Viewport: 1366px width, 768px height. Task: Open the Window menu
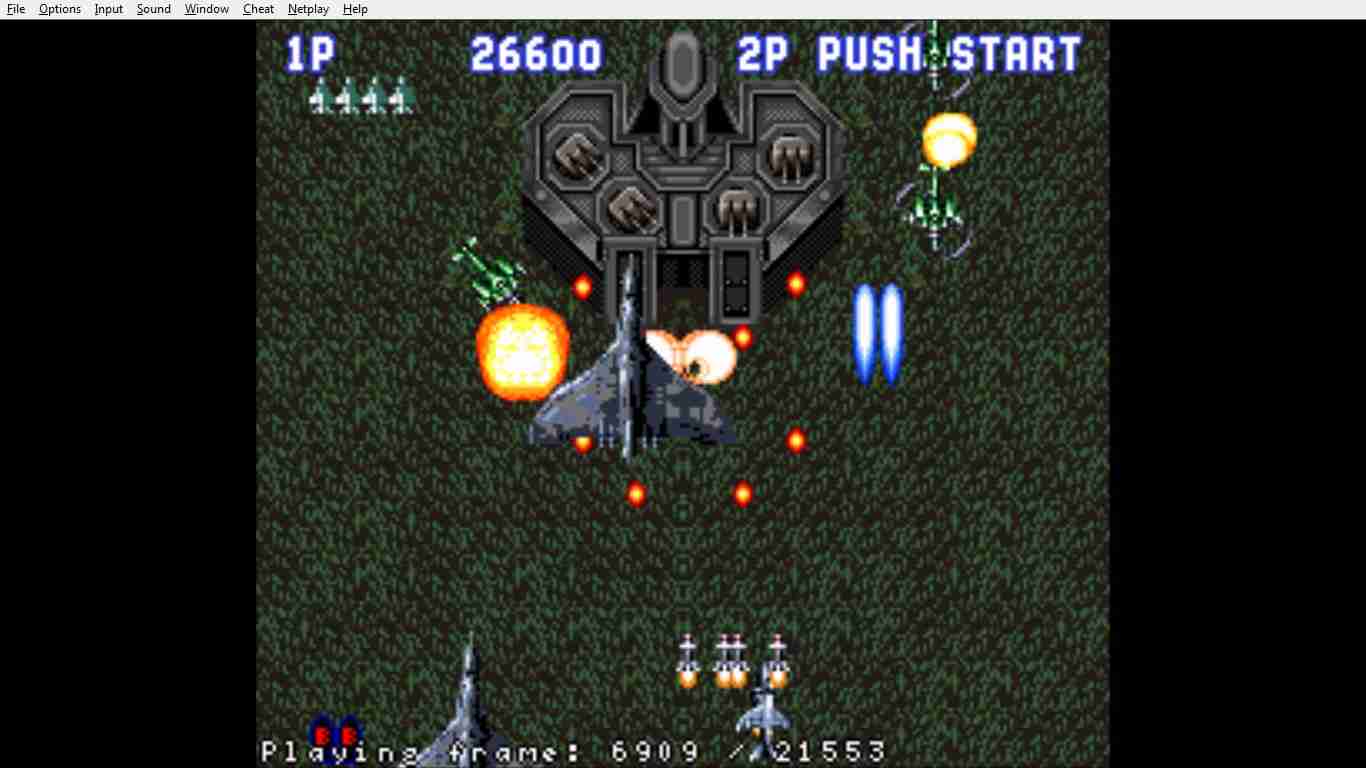(206, 9)
